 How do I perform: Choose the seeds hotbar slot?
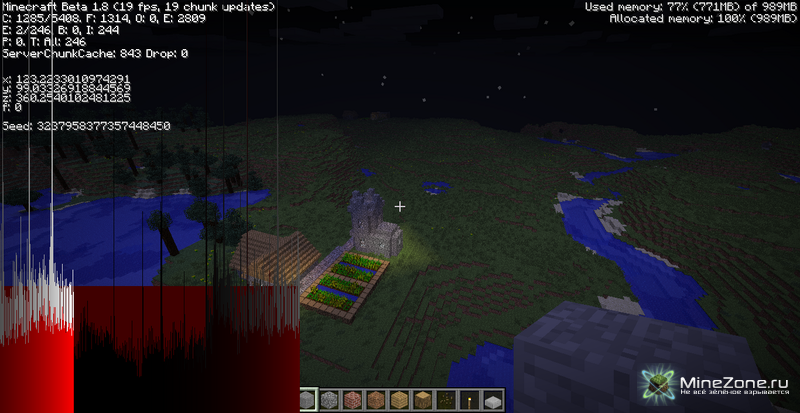445,401
